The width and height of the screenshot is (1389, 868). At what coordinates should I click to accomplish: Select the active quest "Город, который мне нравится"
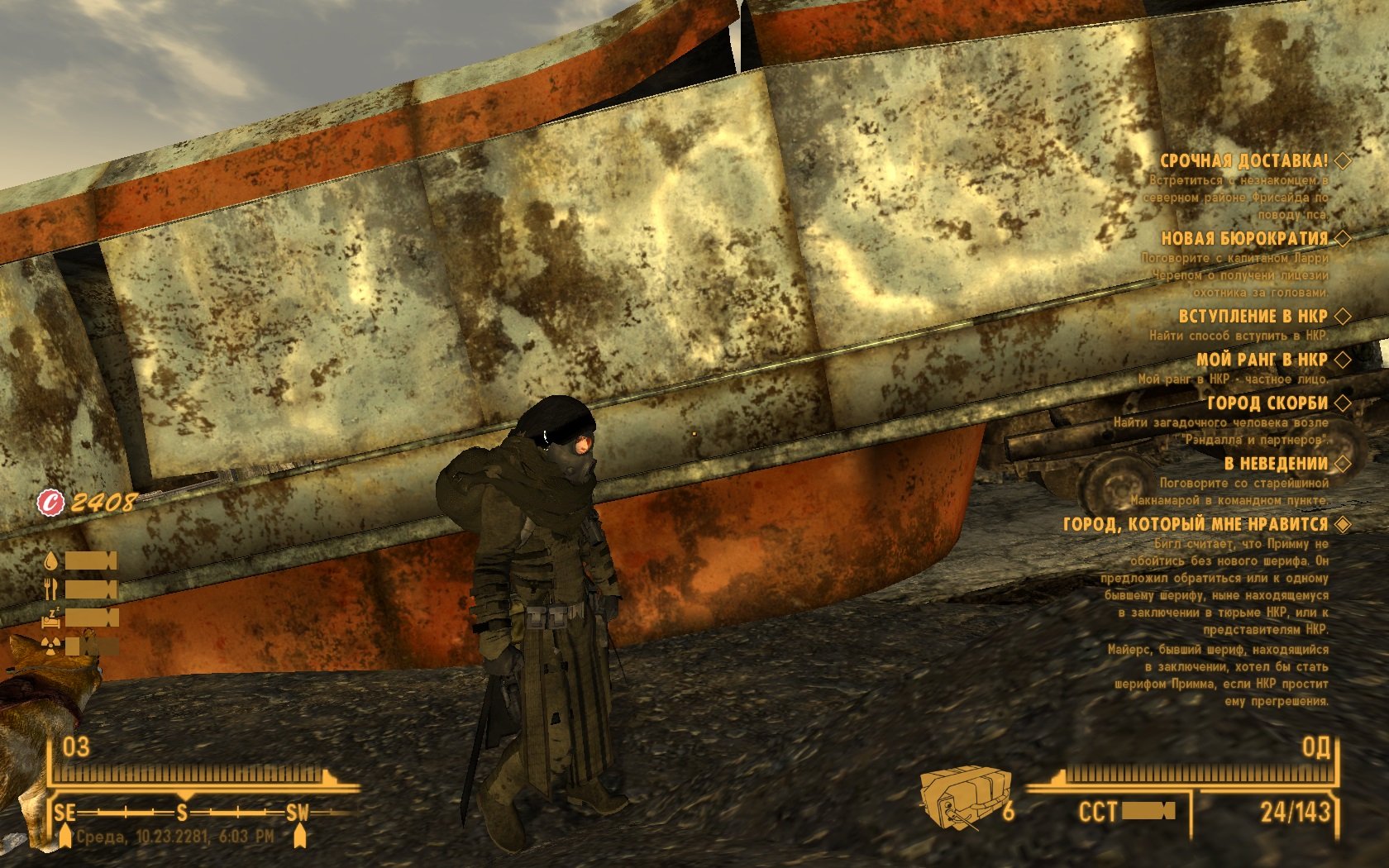point(1196,524)
